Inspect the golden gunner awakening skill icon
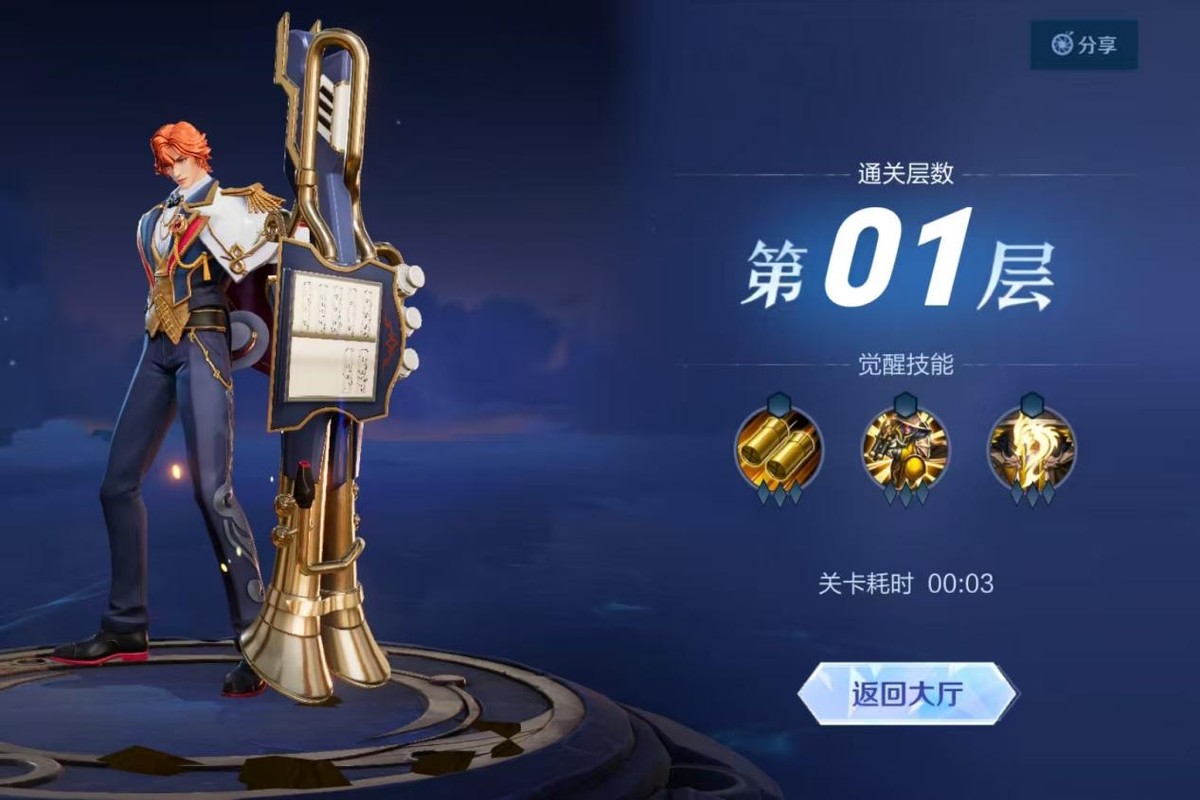 (x=906, y=449)
